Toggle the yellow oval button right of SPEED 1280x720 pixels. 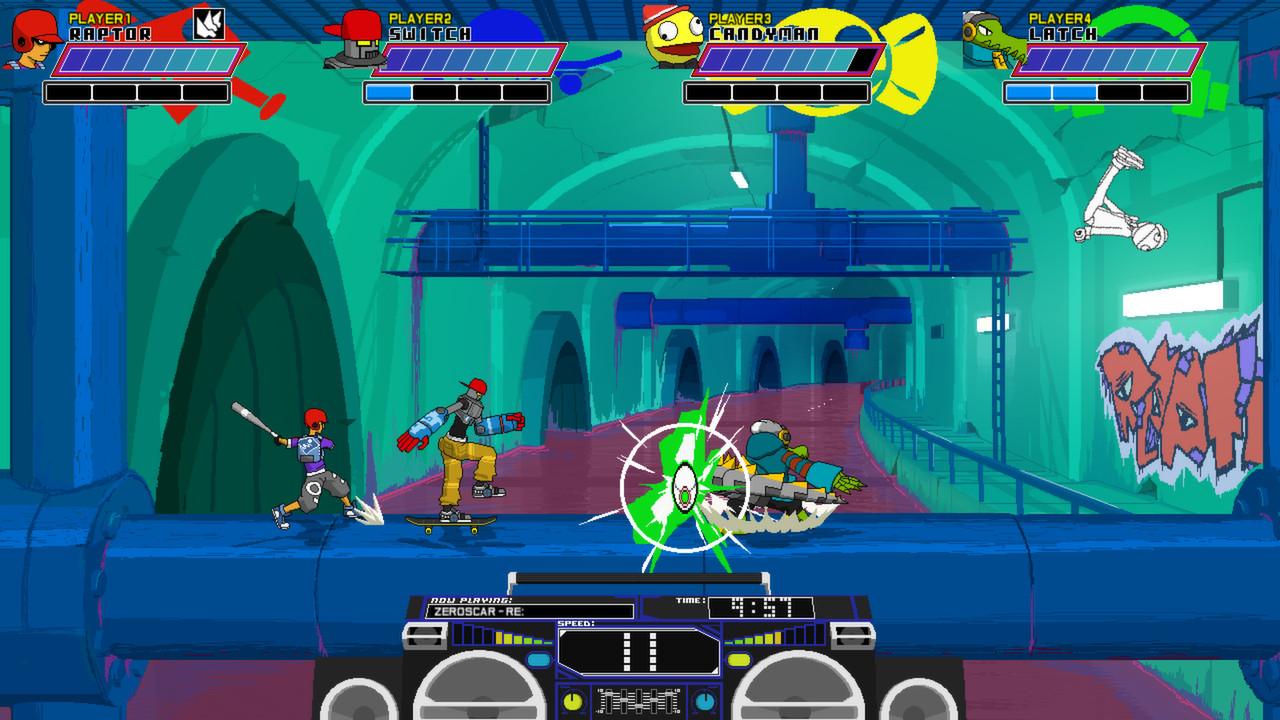[x=738, y=658]
